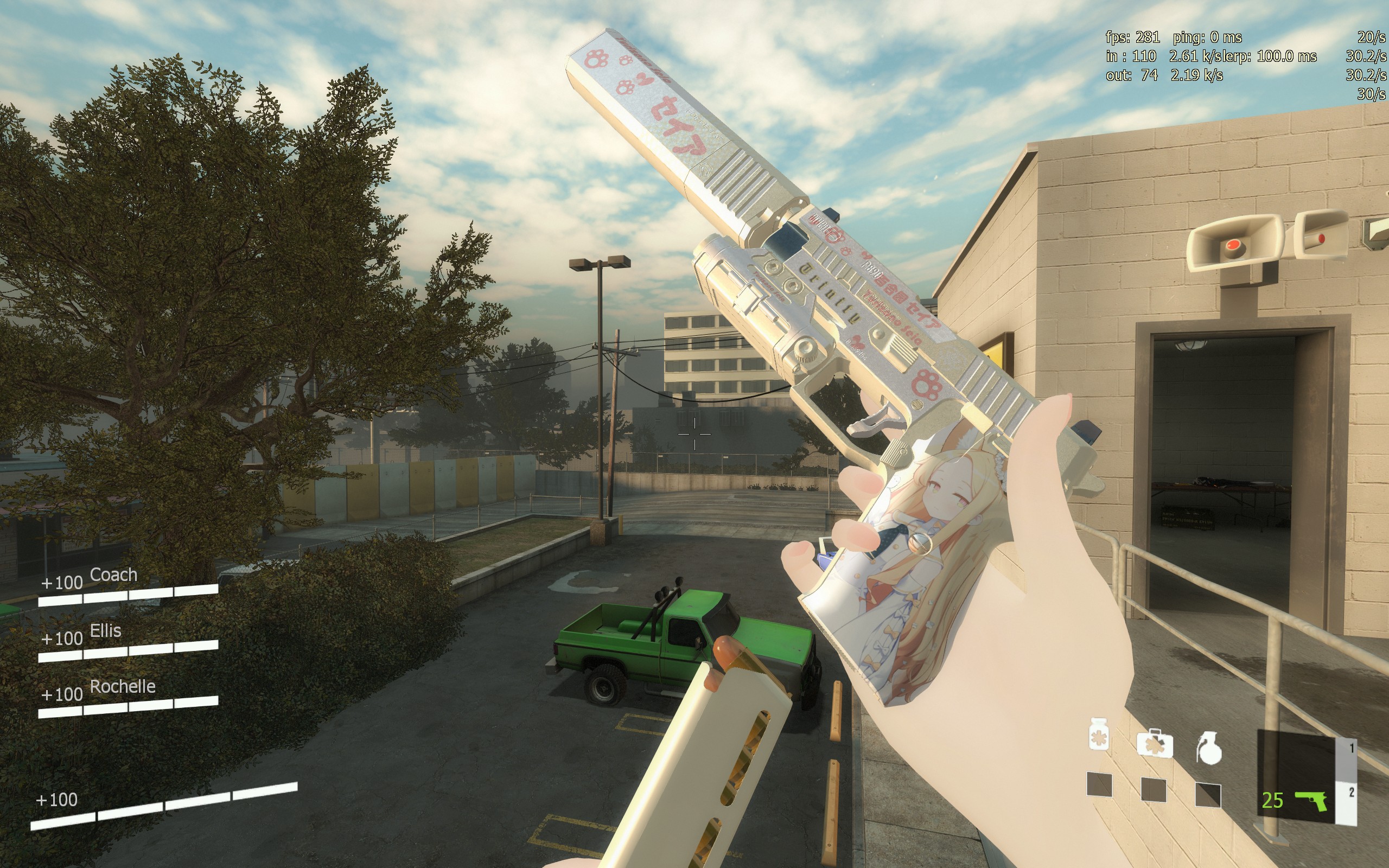The height and width of the screenshot is (868, 1389).
Task: Select the first aid kit icon
Action: [x=1154, y=744]
